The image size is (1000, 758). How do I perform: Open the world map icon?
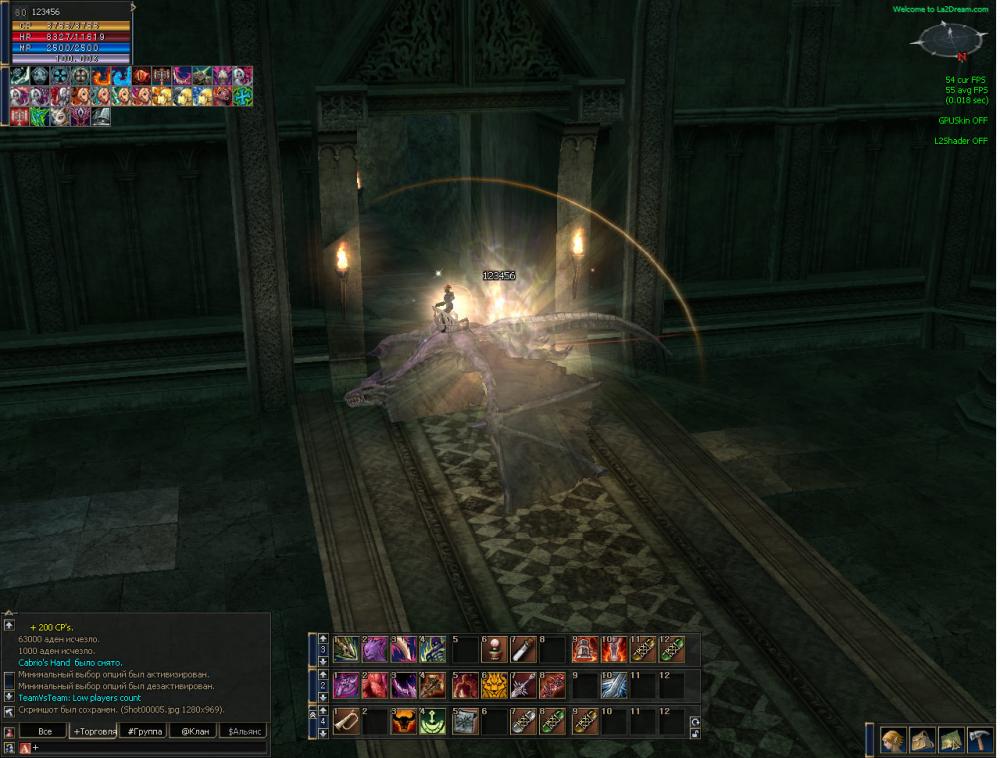pyautogui.click(x=951, y=740)
